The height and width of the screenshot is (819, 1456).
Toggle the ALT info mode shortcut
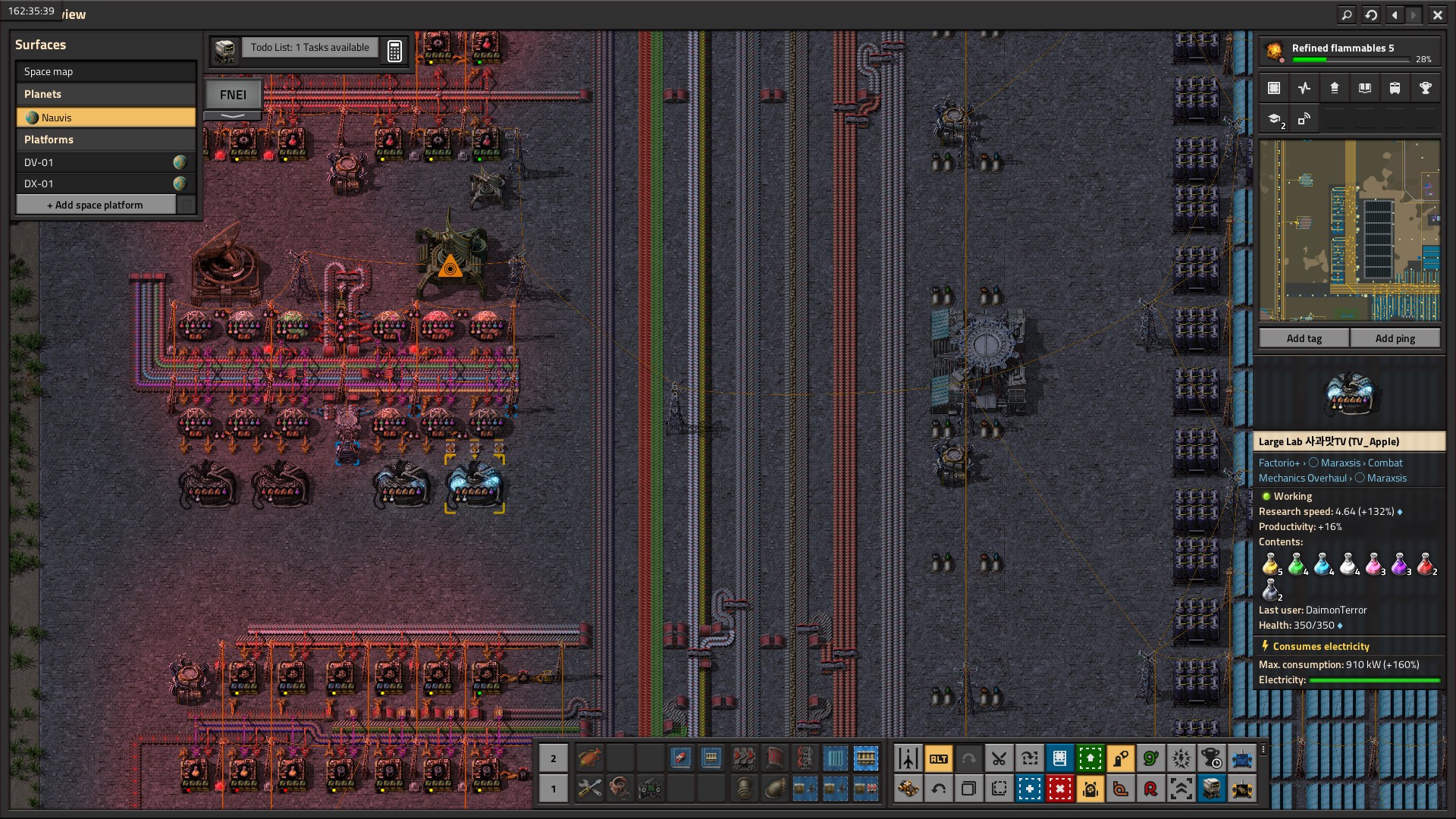pos(938,758)
